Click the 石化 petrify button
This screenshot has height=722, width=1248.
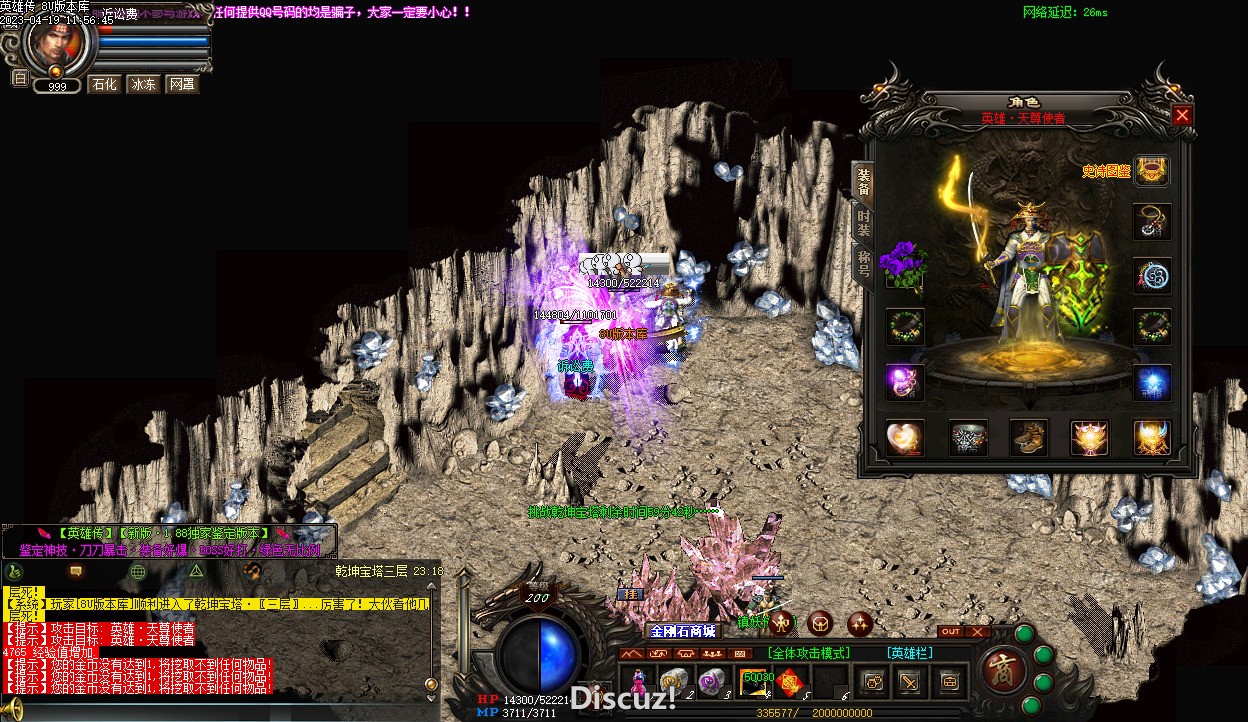point(104,84)
